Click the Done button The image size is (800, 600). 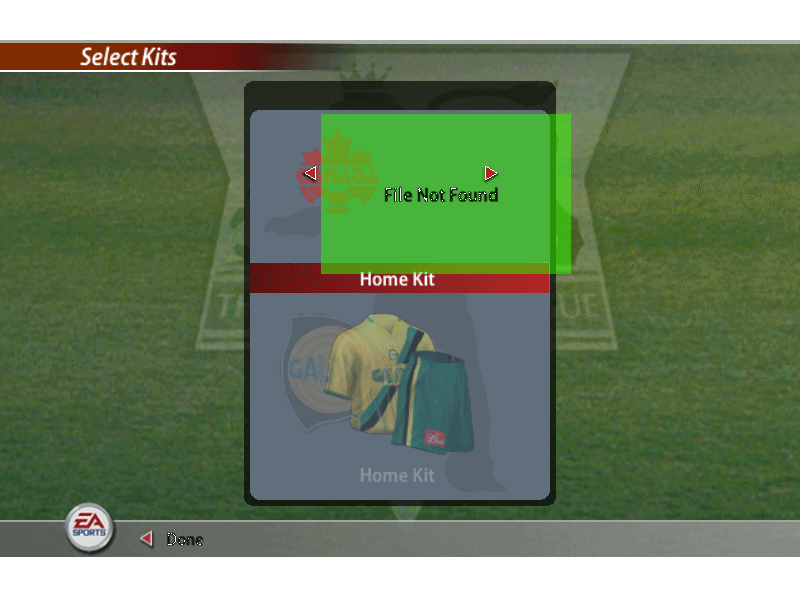(x=183, y=540)
